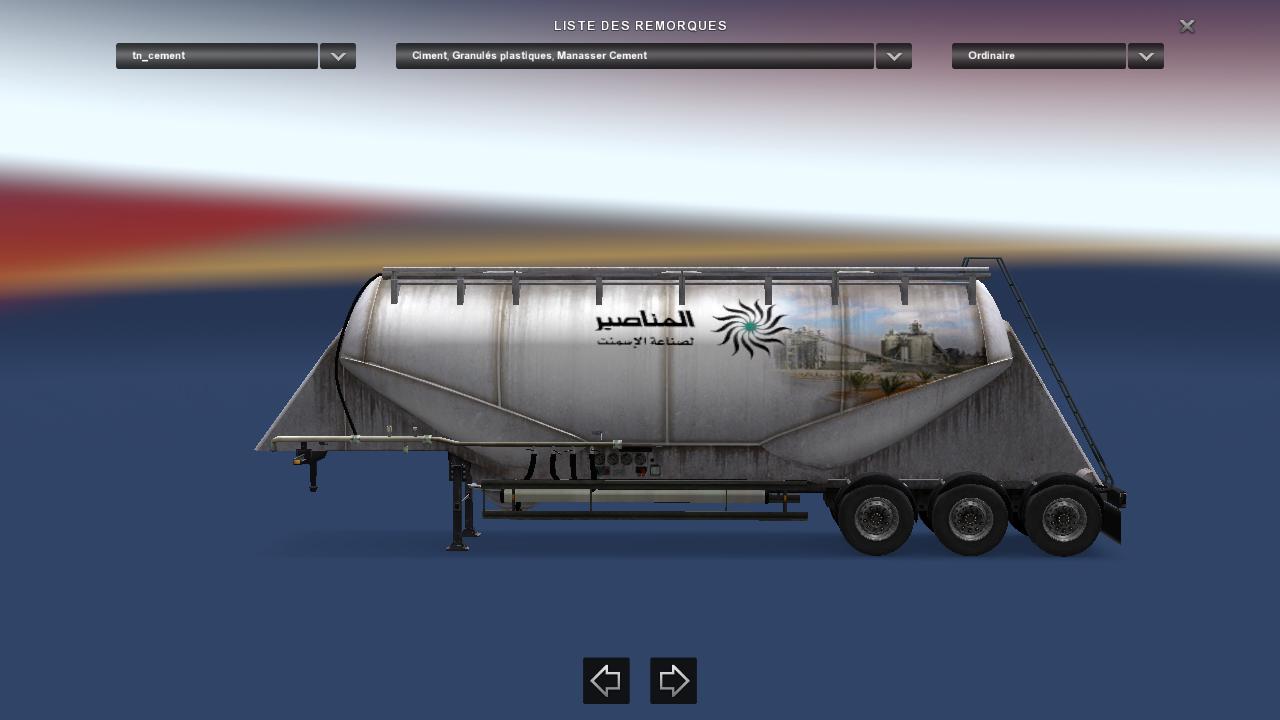
Task: Open the Ordinaire paint type dropdown
Action: [x=1039, y=56]
